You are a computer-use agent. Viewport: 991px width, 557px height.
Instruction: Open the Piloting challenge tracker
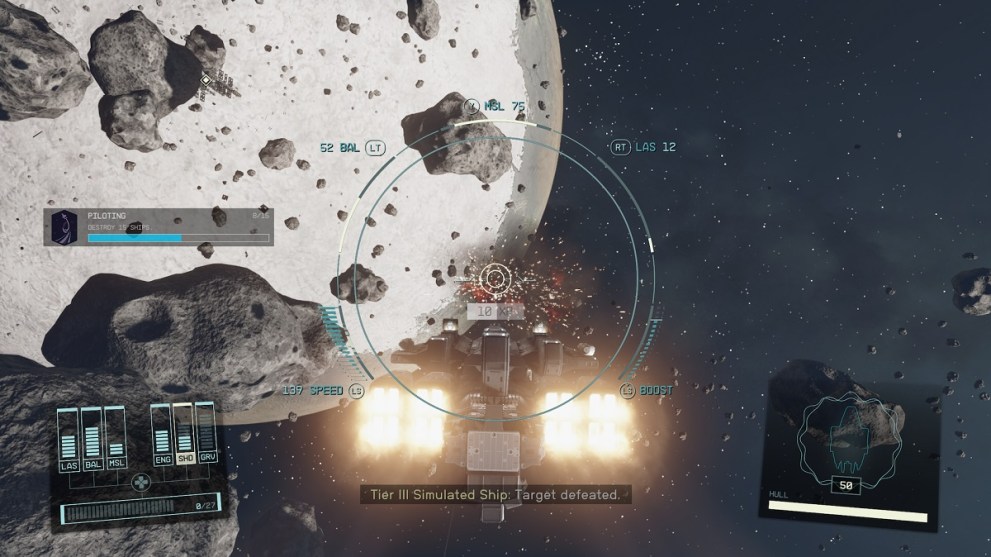coord(158,225)
